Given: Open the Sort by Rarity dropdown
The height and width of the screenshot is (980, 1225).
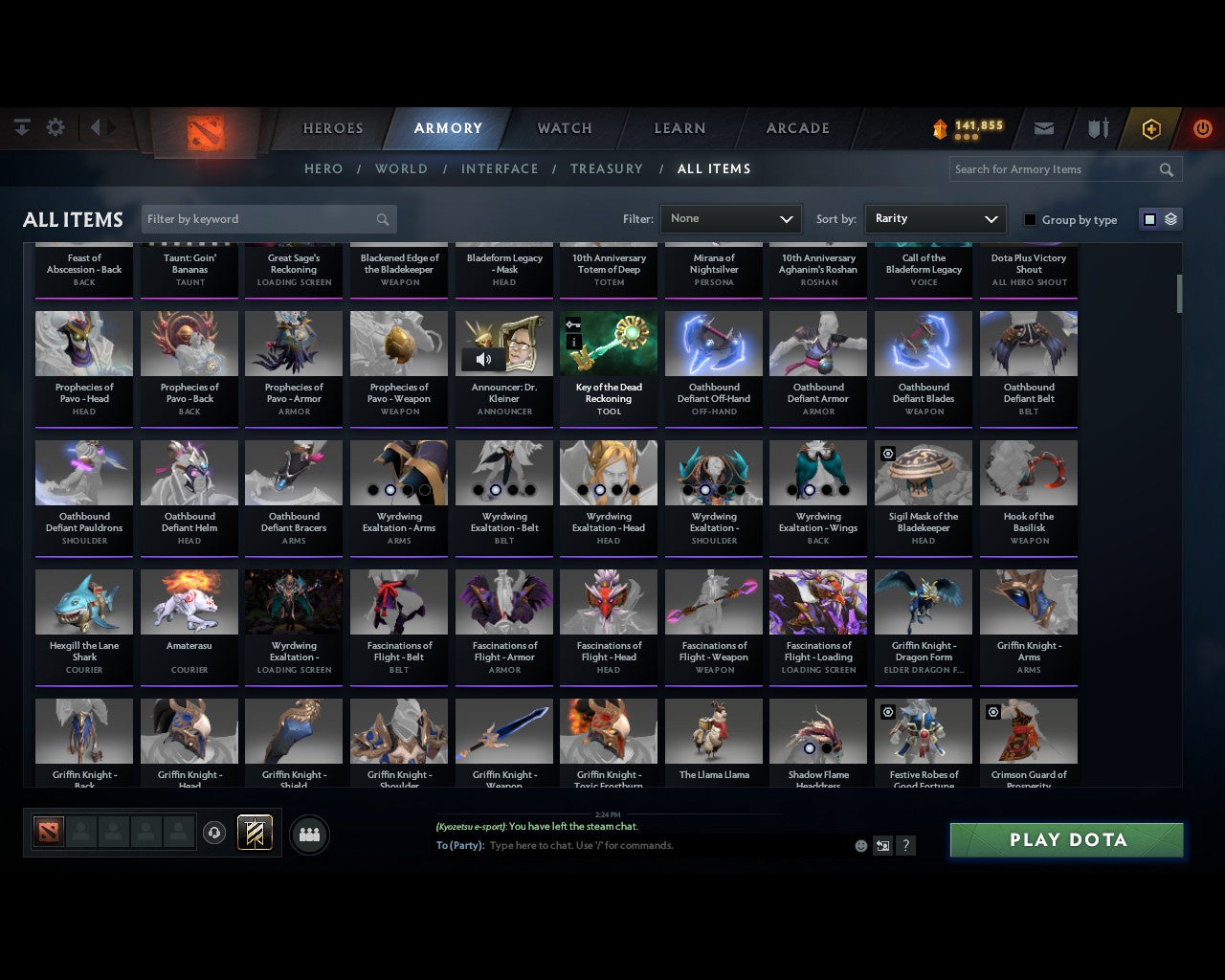Looking at the screenshot, I should (935, 218).
